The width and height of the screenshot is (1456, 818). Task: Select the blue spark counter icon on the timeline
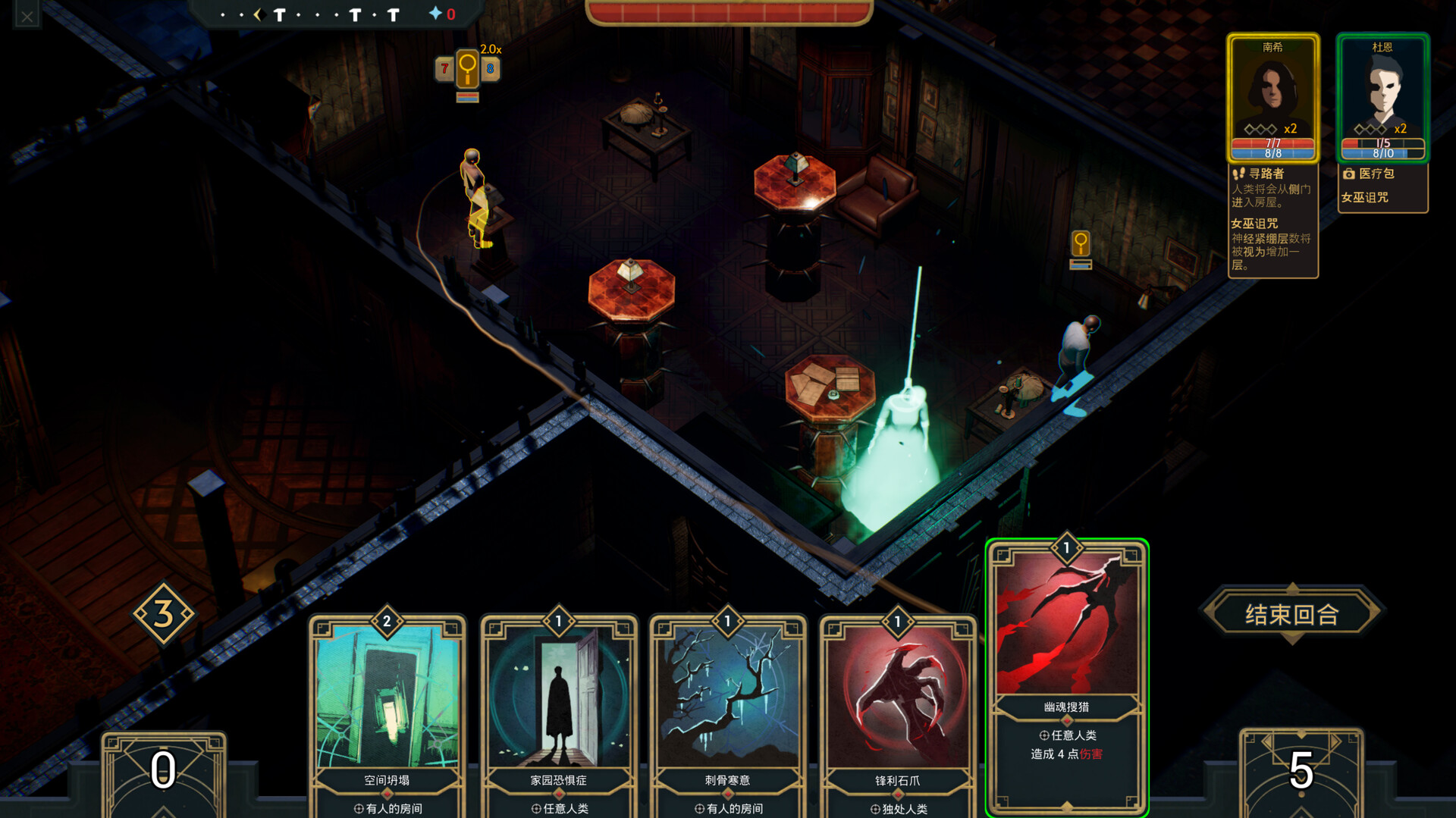pyautogui.click(x=435, y=13)
